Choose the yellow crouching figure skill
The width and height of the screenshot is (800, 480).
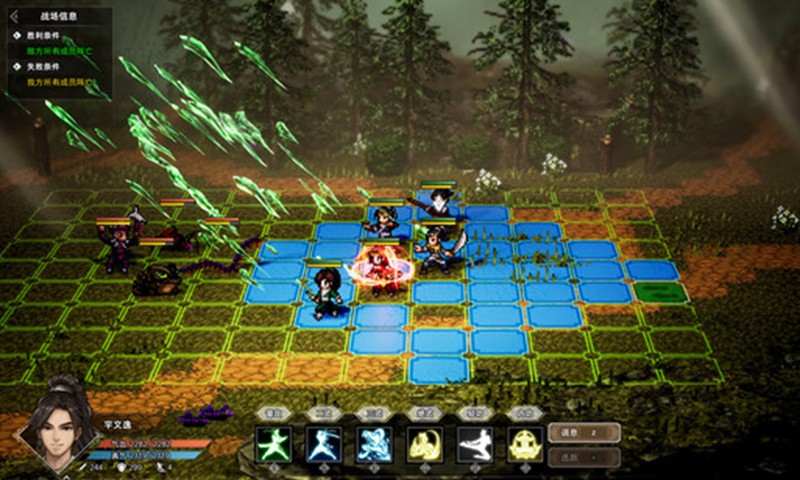click(x=425, y=443)
